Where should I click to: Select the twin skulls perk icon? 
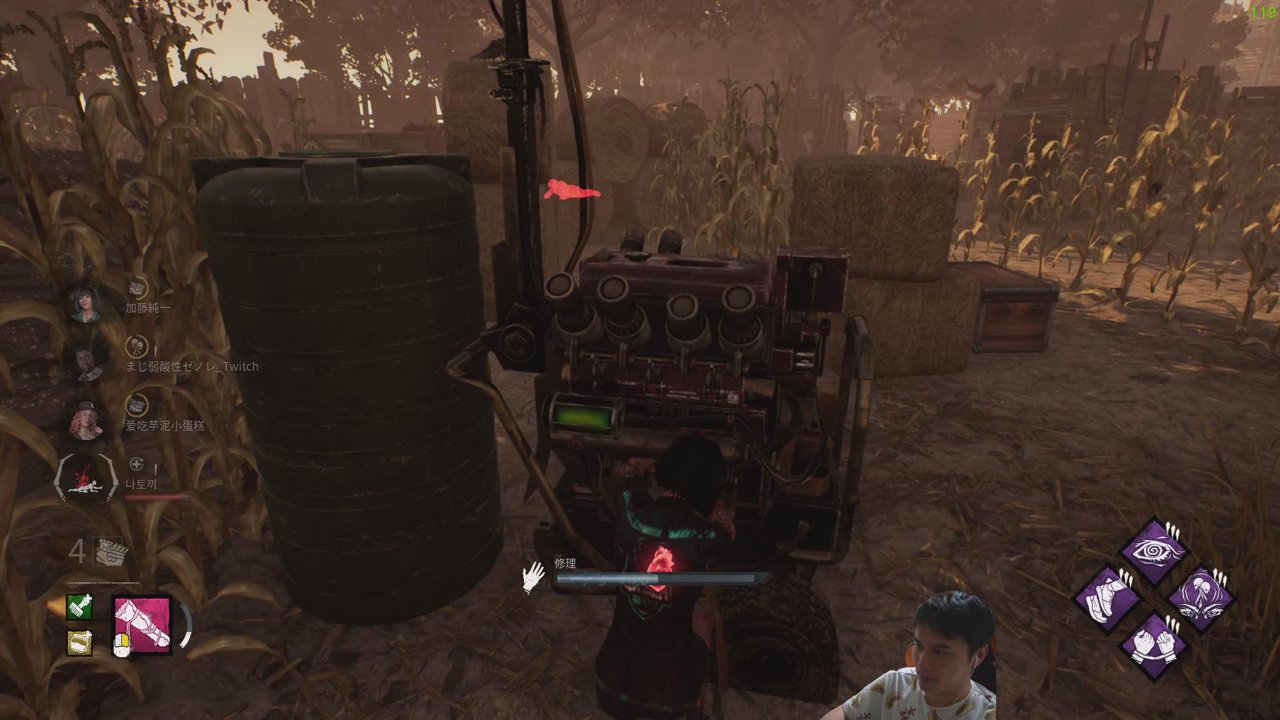[x=1200, y=599]
